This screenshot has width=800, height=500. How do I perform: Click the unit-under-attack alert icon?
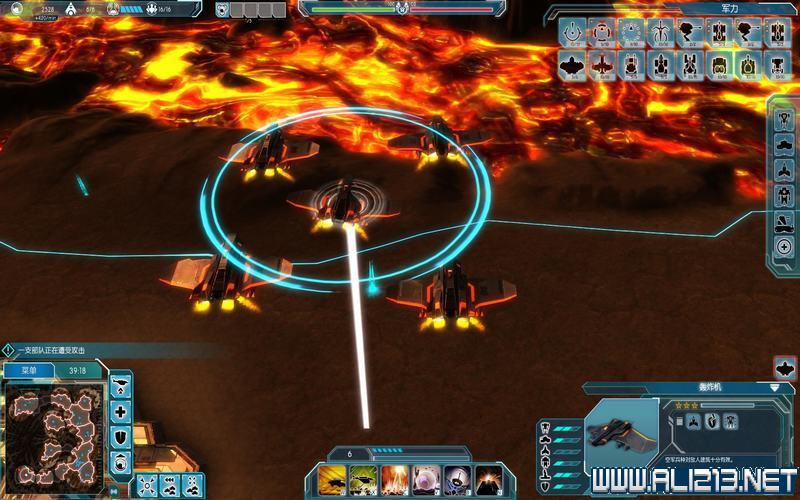pyautogui.click(x=8, y=350)
